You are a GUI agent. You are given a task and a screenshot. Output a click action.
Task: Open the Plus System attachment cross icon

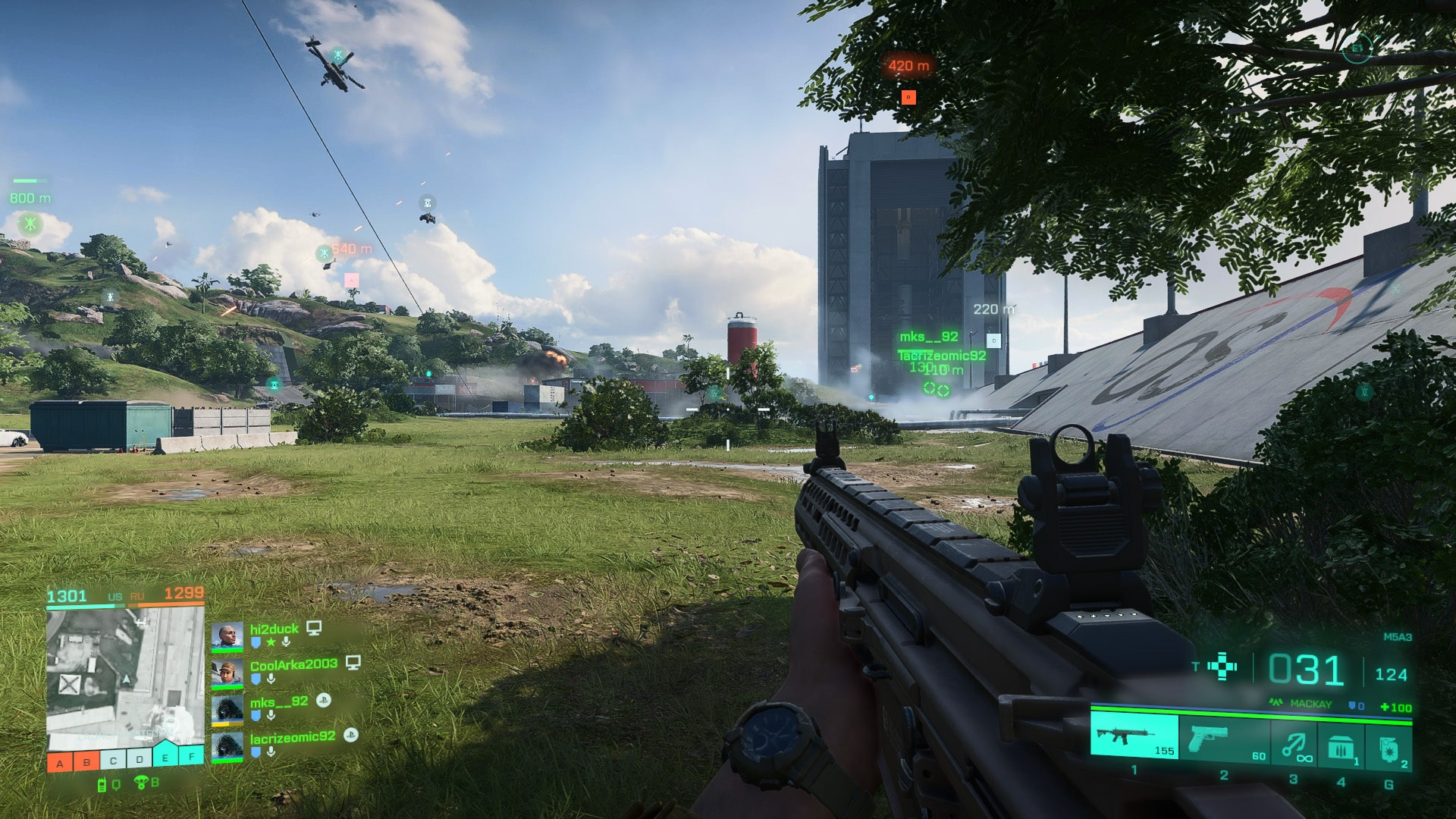1222,667
